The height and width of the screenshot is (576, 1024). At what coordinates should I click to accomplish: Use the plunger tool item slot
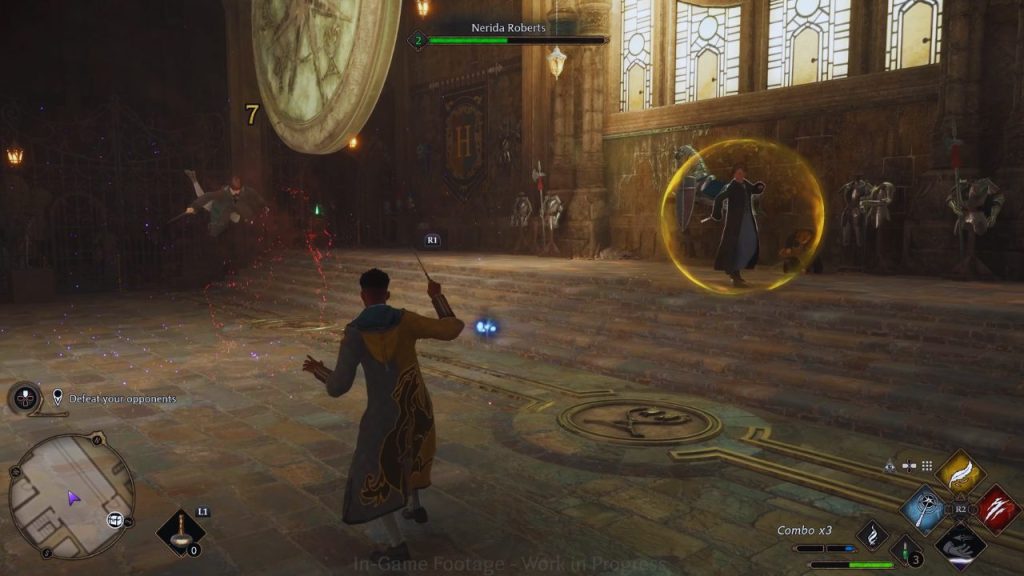point(181,532)
